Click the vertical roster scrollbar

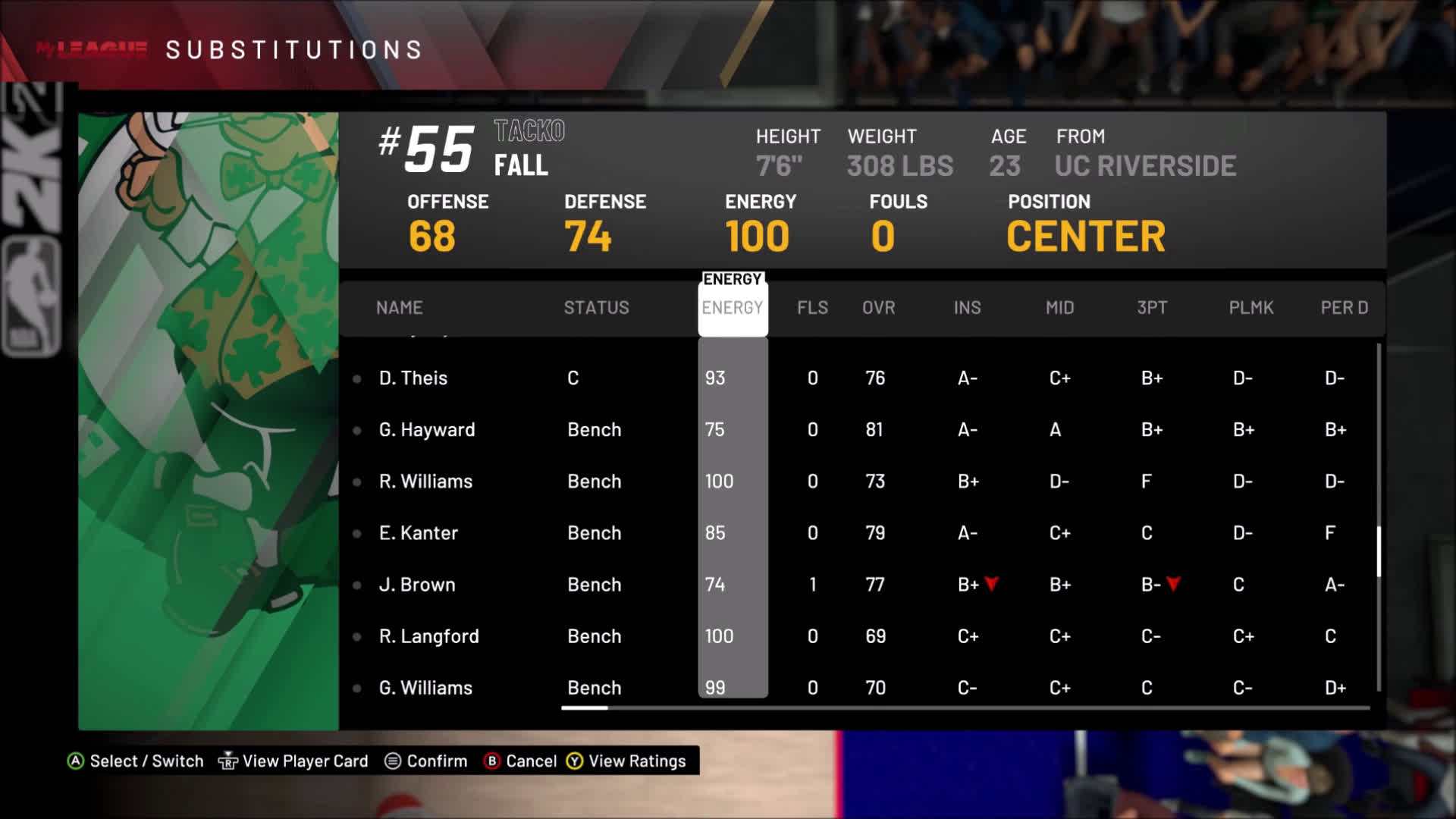[x=1378, y=551]
